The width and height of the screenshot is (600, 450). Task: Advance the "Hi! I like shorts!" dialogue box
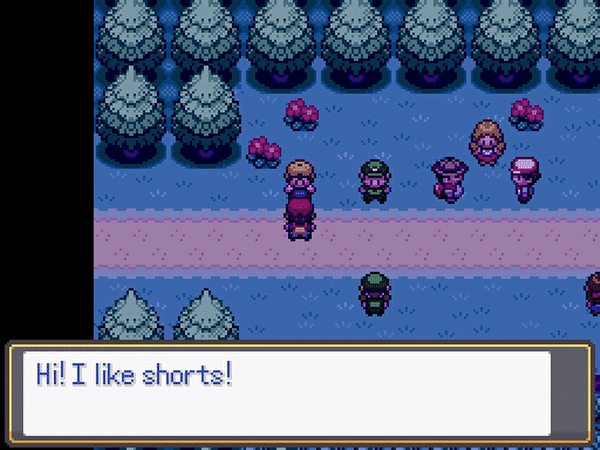[x=300, y=393]
